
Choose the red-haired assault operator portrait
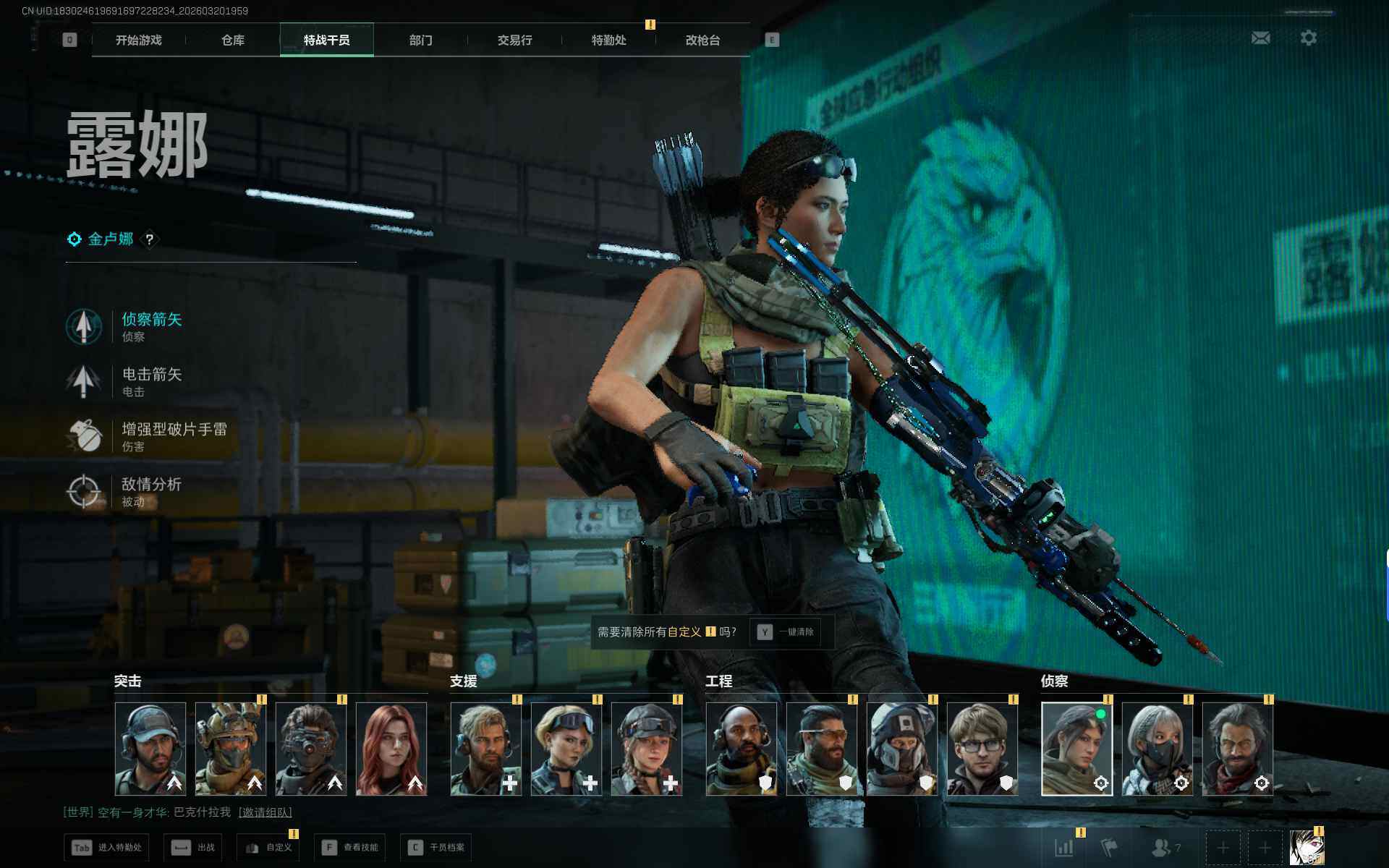click(x=391, y=749)
